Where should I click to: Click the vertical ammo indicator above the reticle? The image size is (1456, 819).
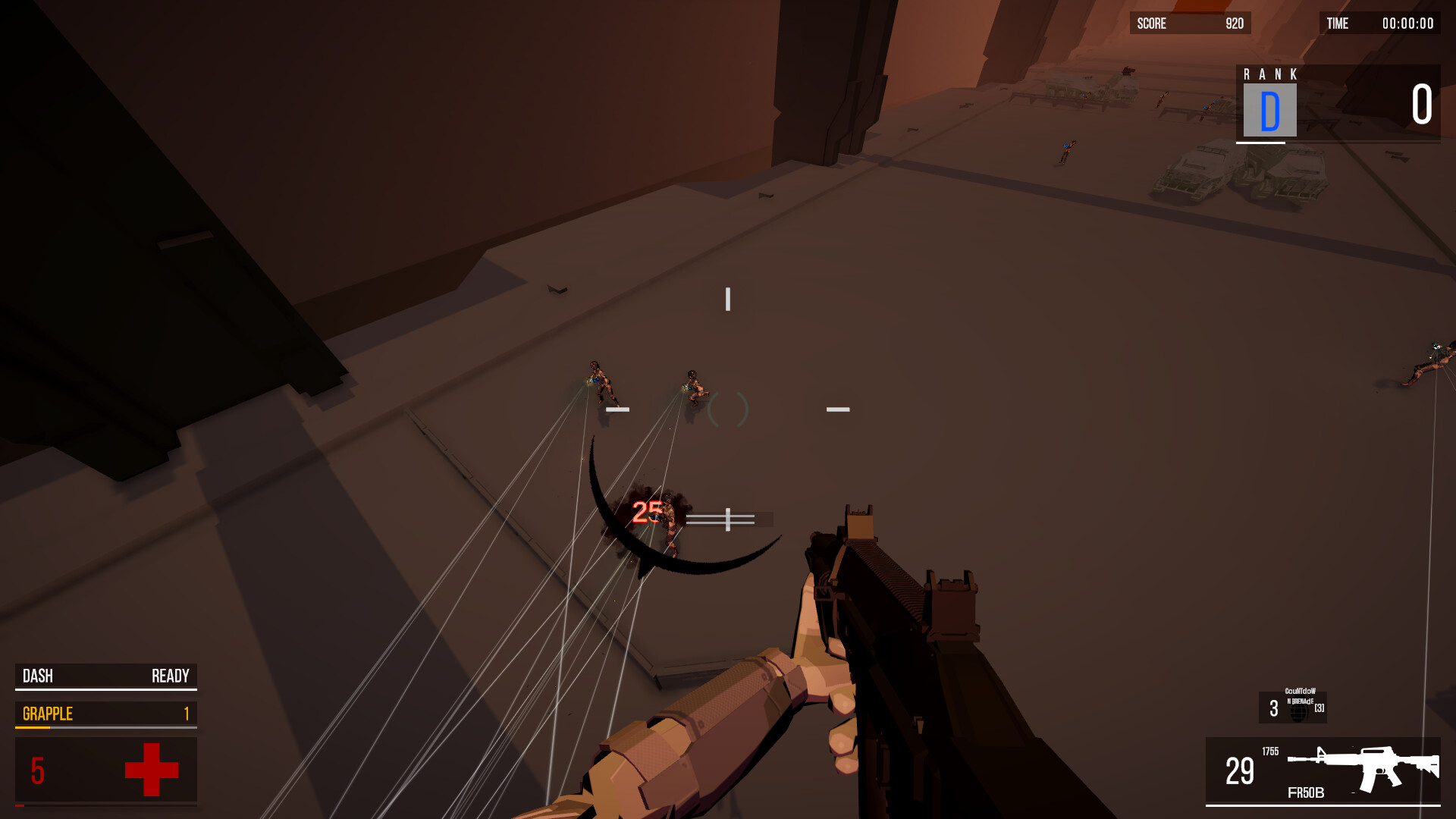point(728,298)
